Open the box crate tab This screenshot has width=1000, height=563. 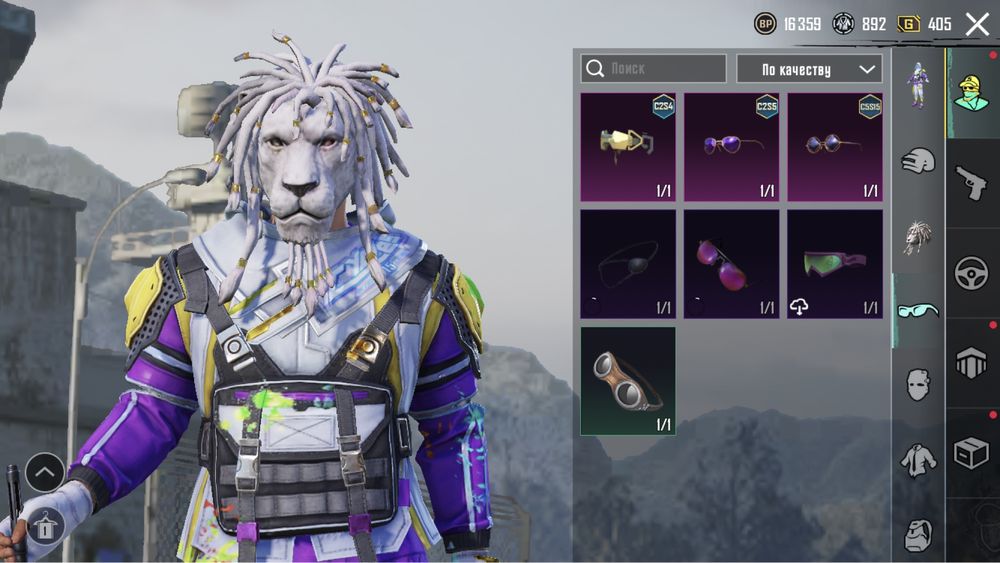[971, 454]
